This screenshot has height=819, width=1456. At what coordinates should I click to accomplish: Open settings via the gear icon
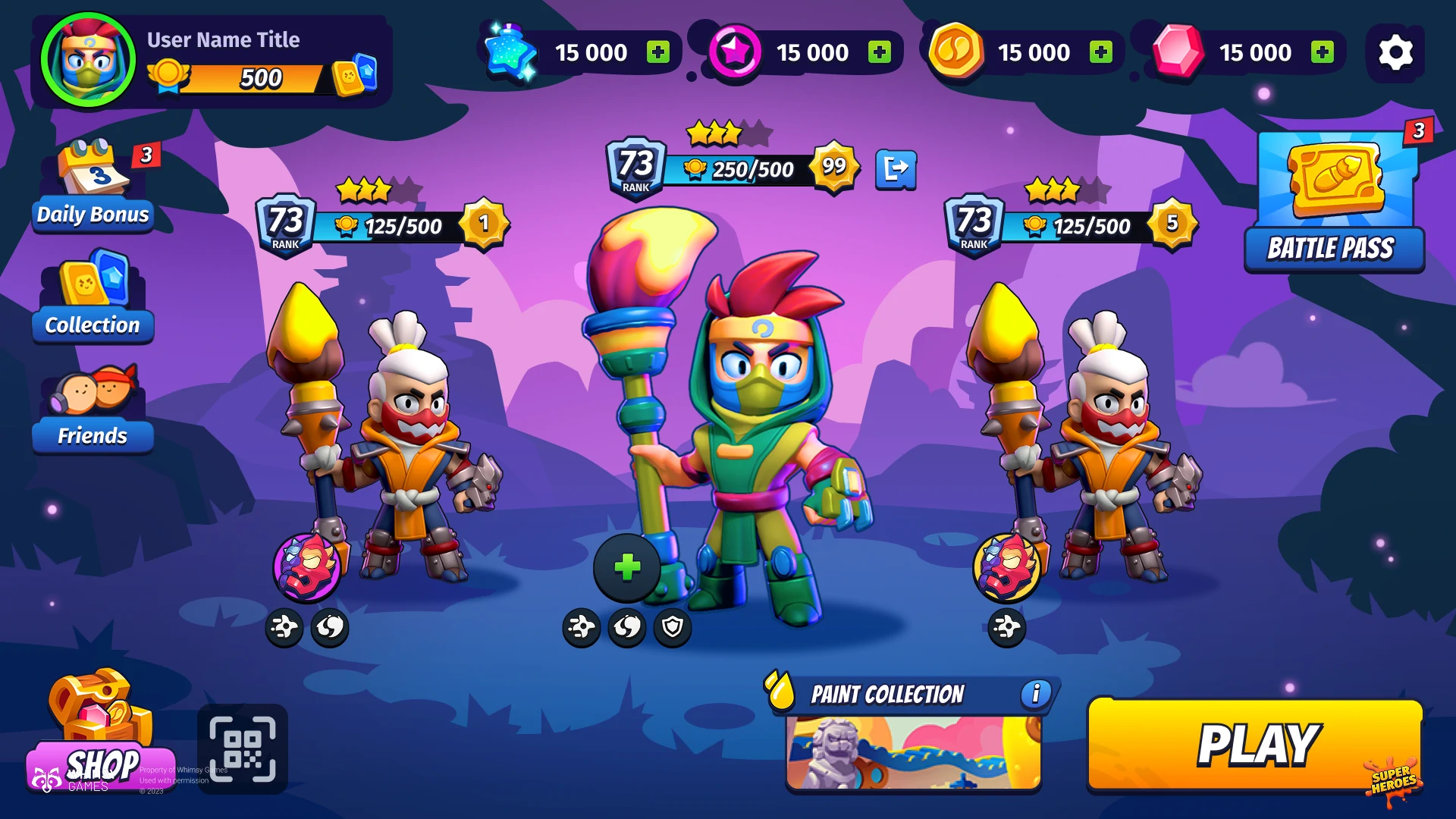pyautogui.click(x=1395, y=52)
